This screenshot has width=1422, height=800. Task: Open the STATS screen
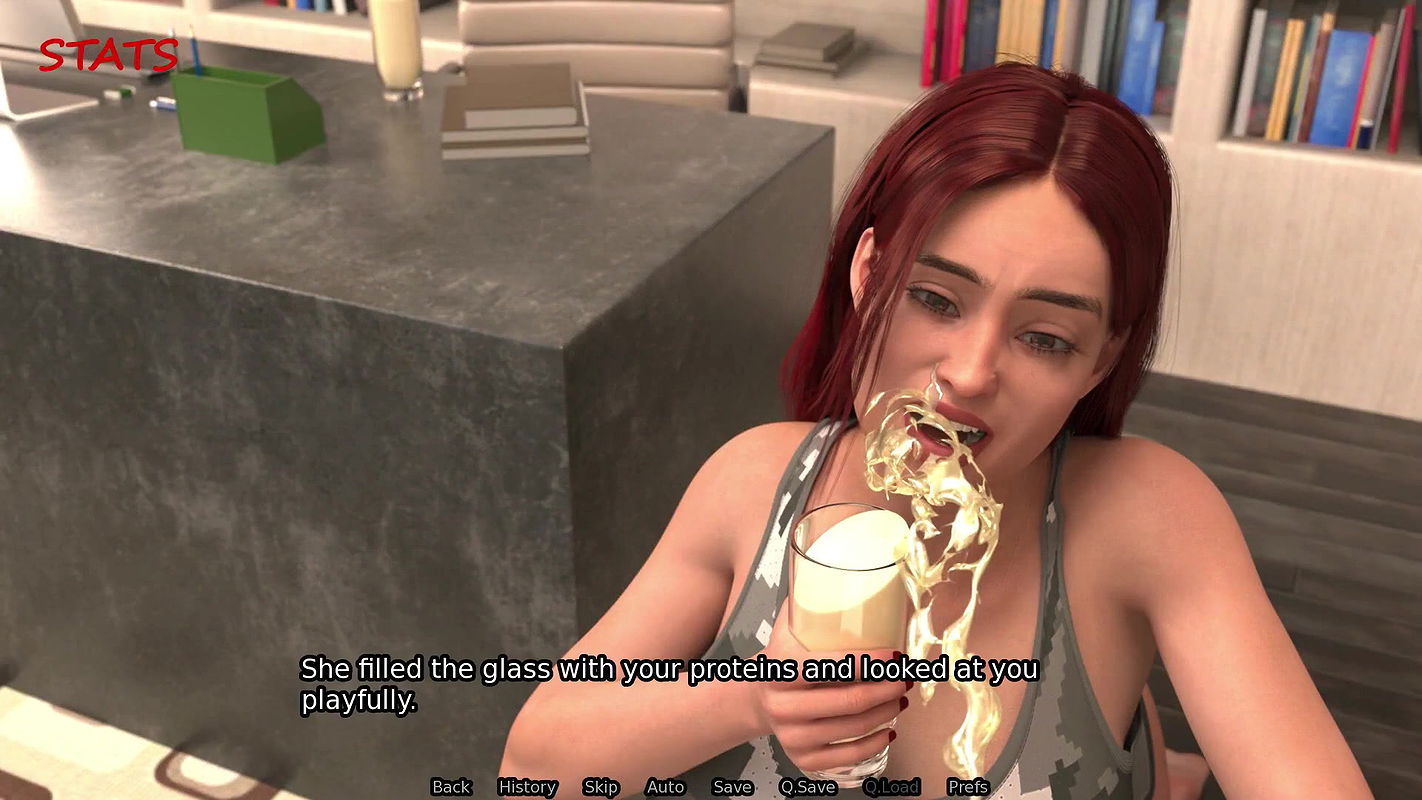[x=108, y=55]
